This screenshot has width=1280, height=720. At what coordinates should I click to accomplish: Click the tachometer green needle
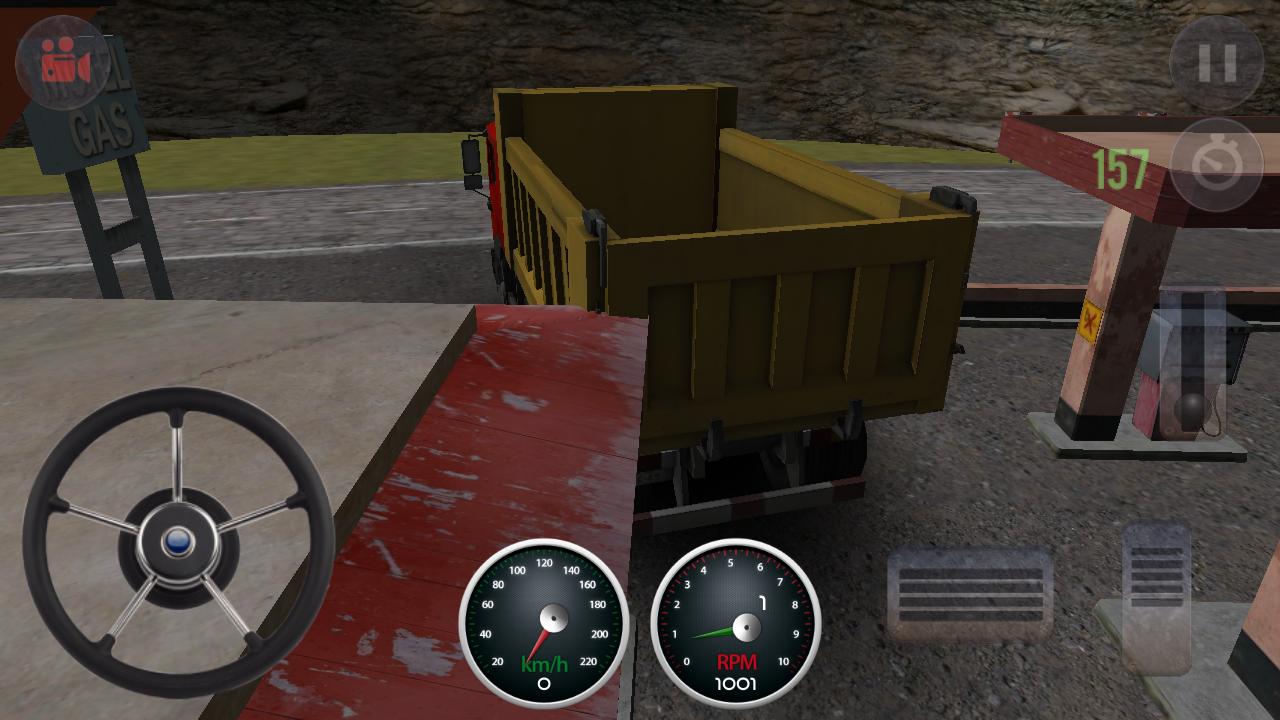(x=715, y=630)
